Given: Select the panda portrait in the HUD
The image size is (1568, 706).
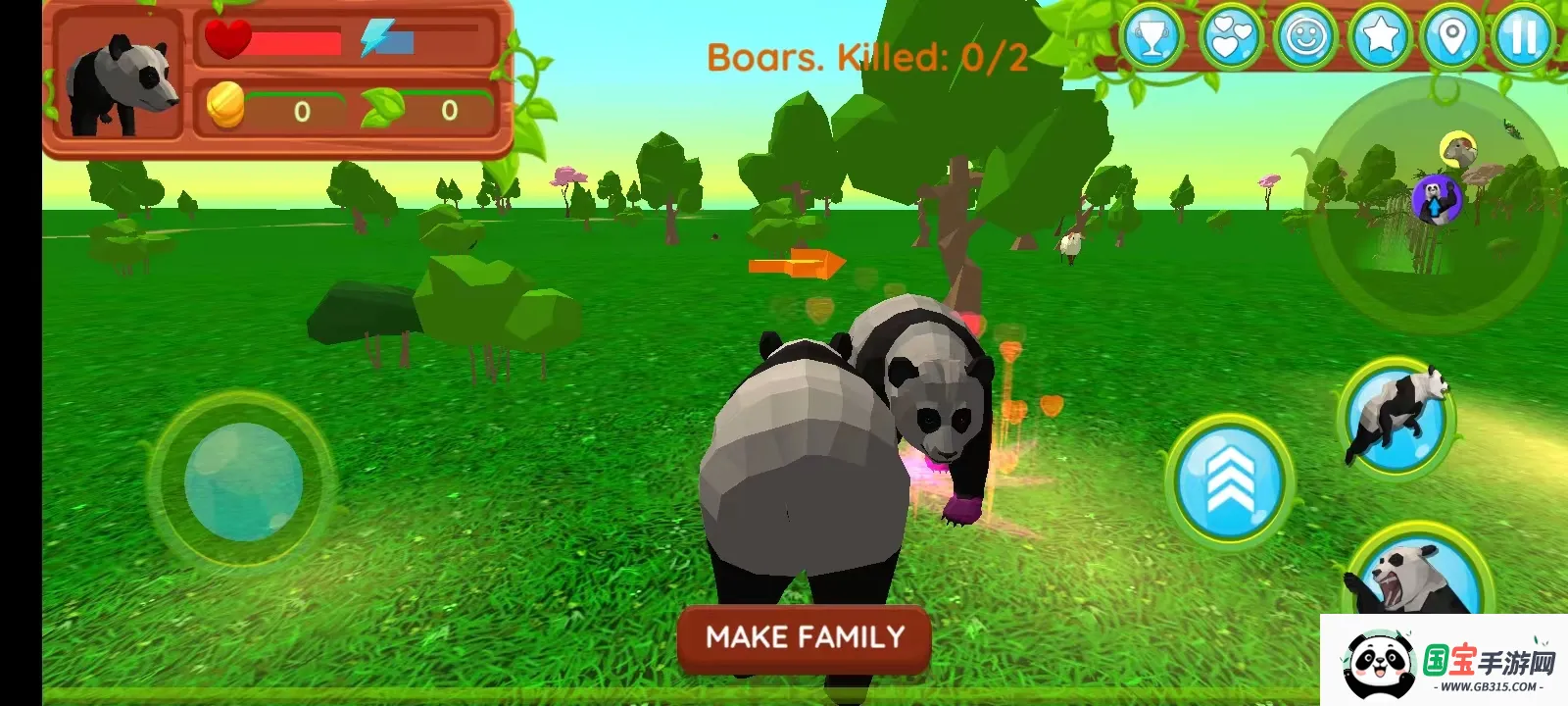Looking at the screenshot, I should (120, 81).
